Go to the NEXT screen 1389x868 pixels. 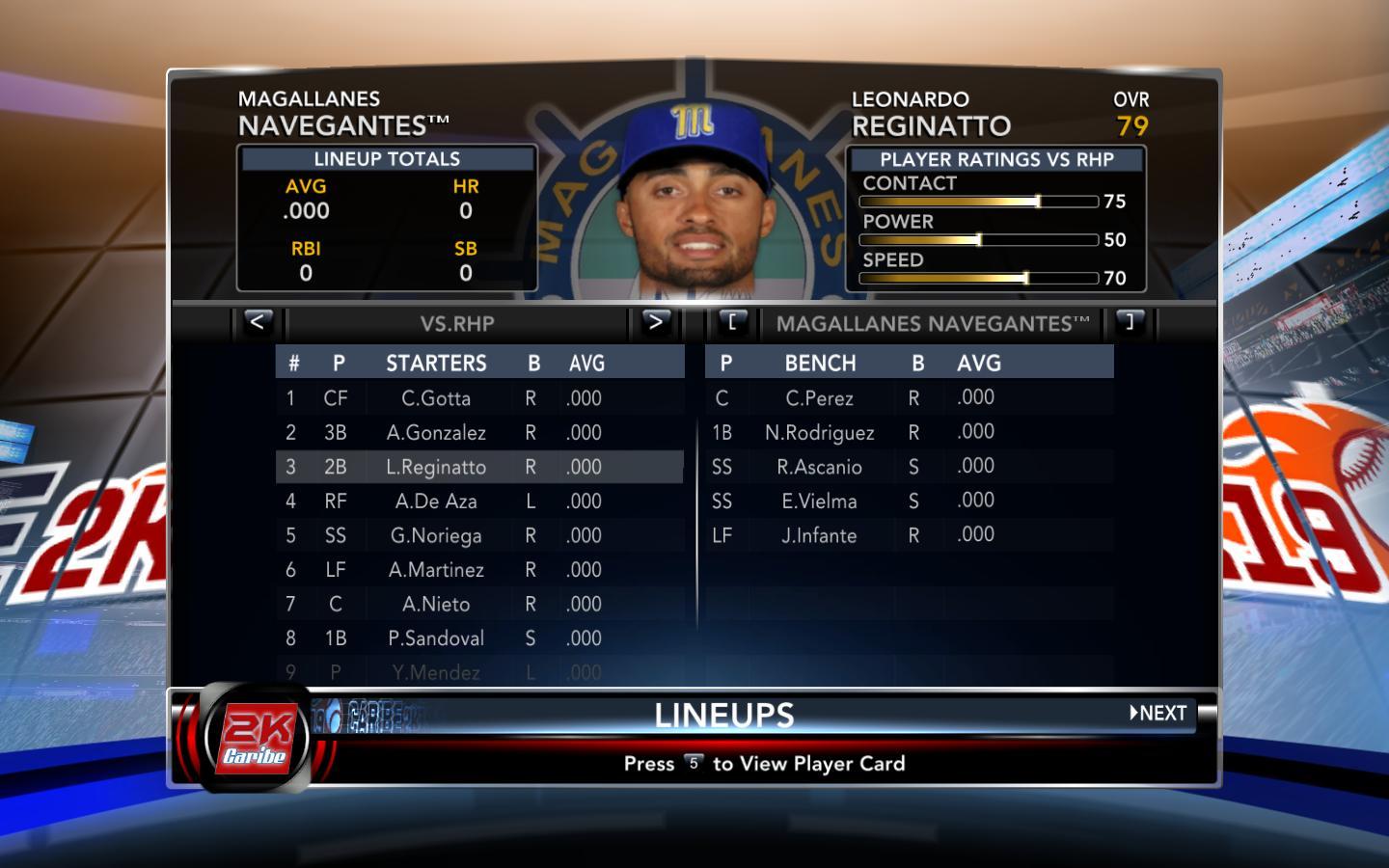(1158, 714)
